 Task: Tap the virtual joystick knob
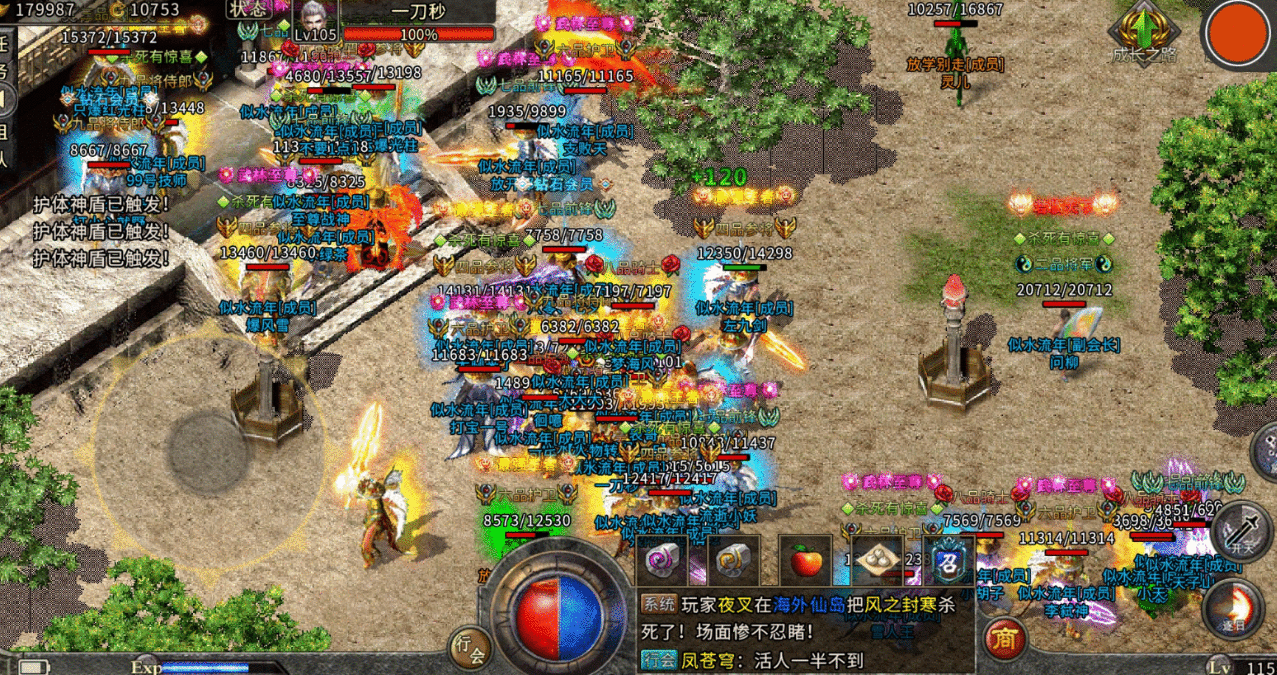[x=207, y=450]
